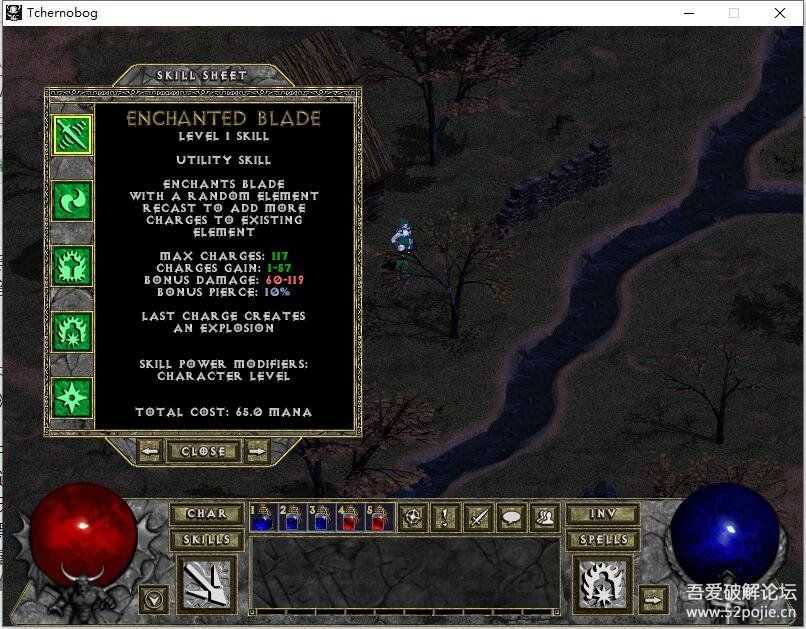Choose the four-pointed star skill icon
Screen dimensions: 806x629
[x=72, y=396]
